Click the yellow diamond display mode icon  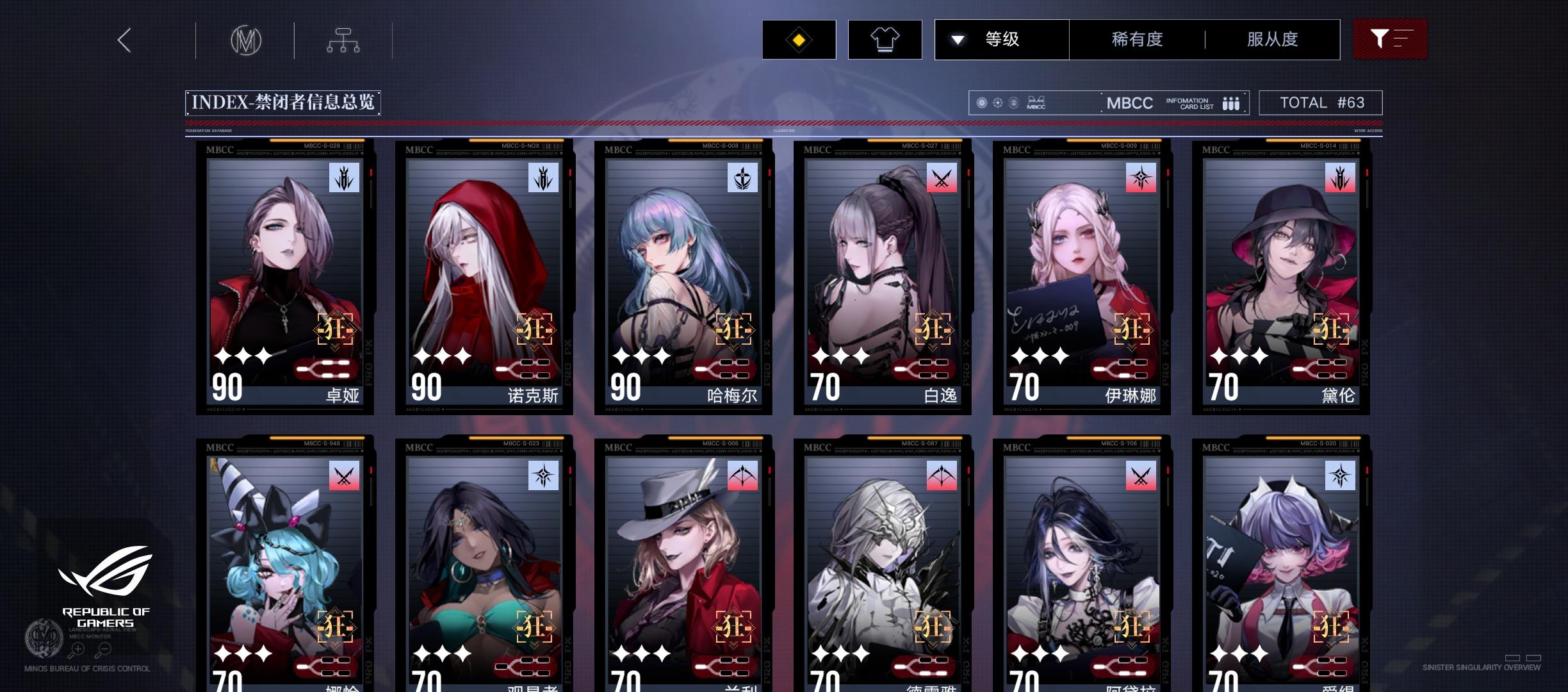point(798,39)
